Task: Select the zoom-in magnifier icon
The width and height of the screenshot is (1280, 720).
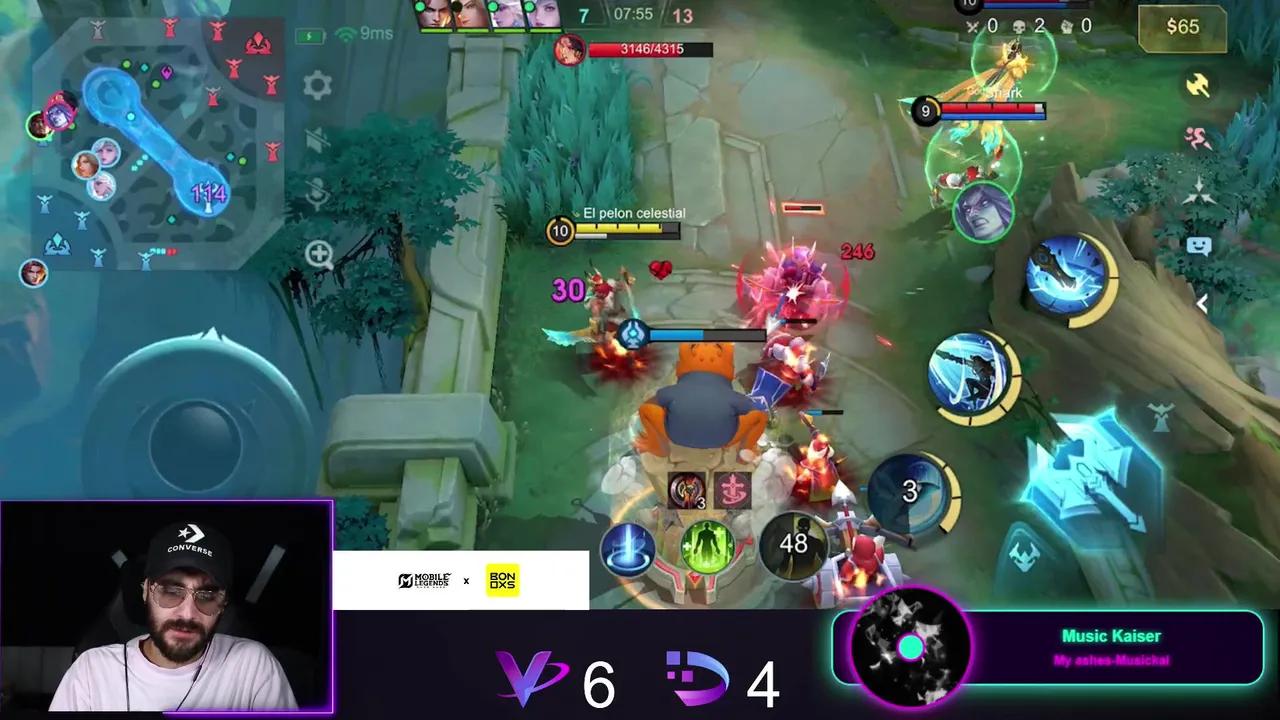Action: pyautogui.click(x=319, y=254)
